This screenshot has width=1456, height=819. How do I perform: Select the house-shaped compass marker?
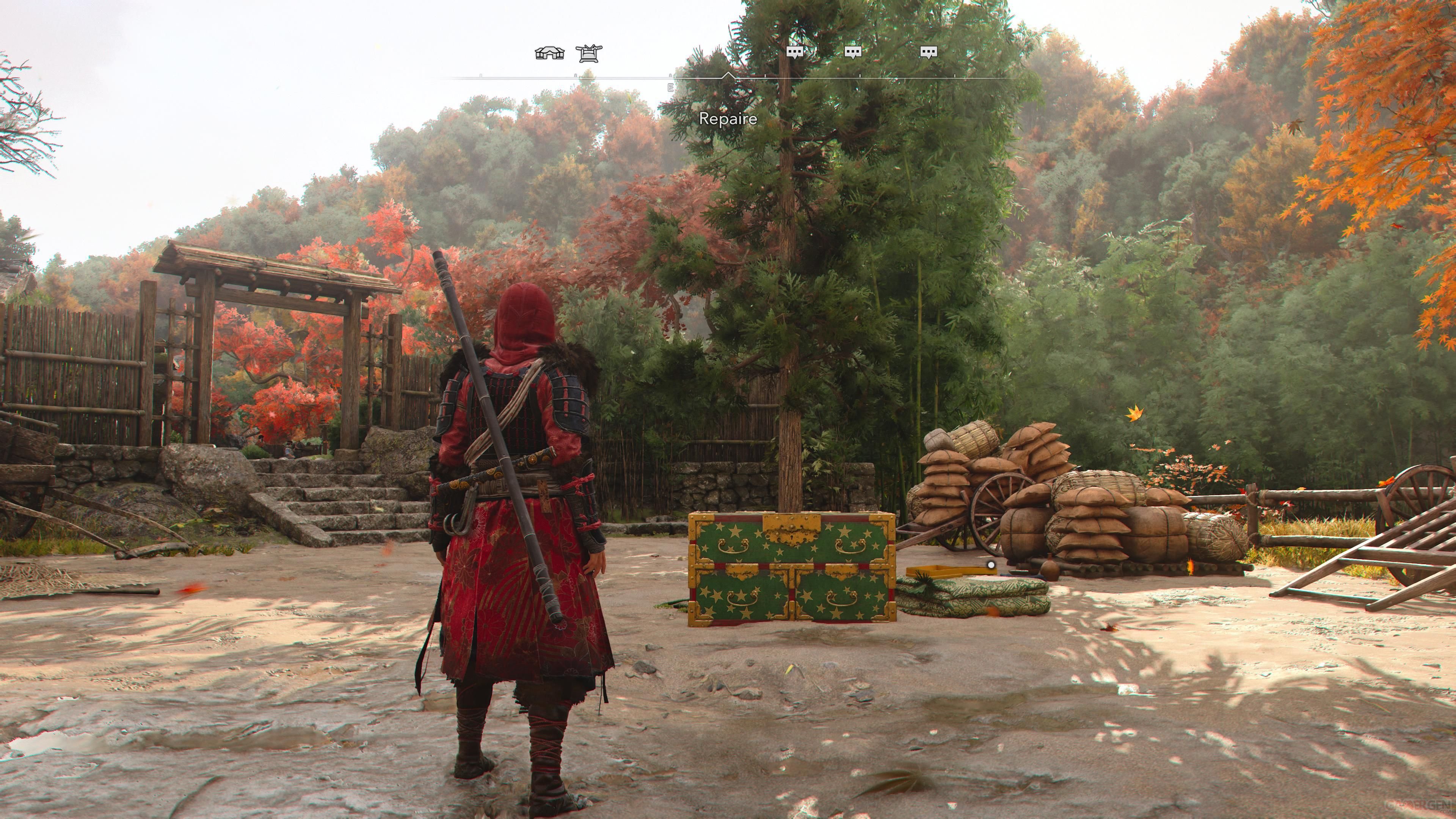tap(549, 53)
